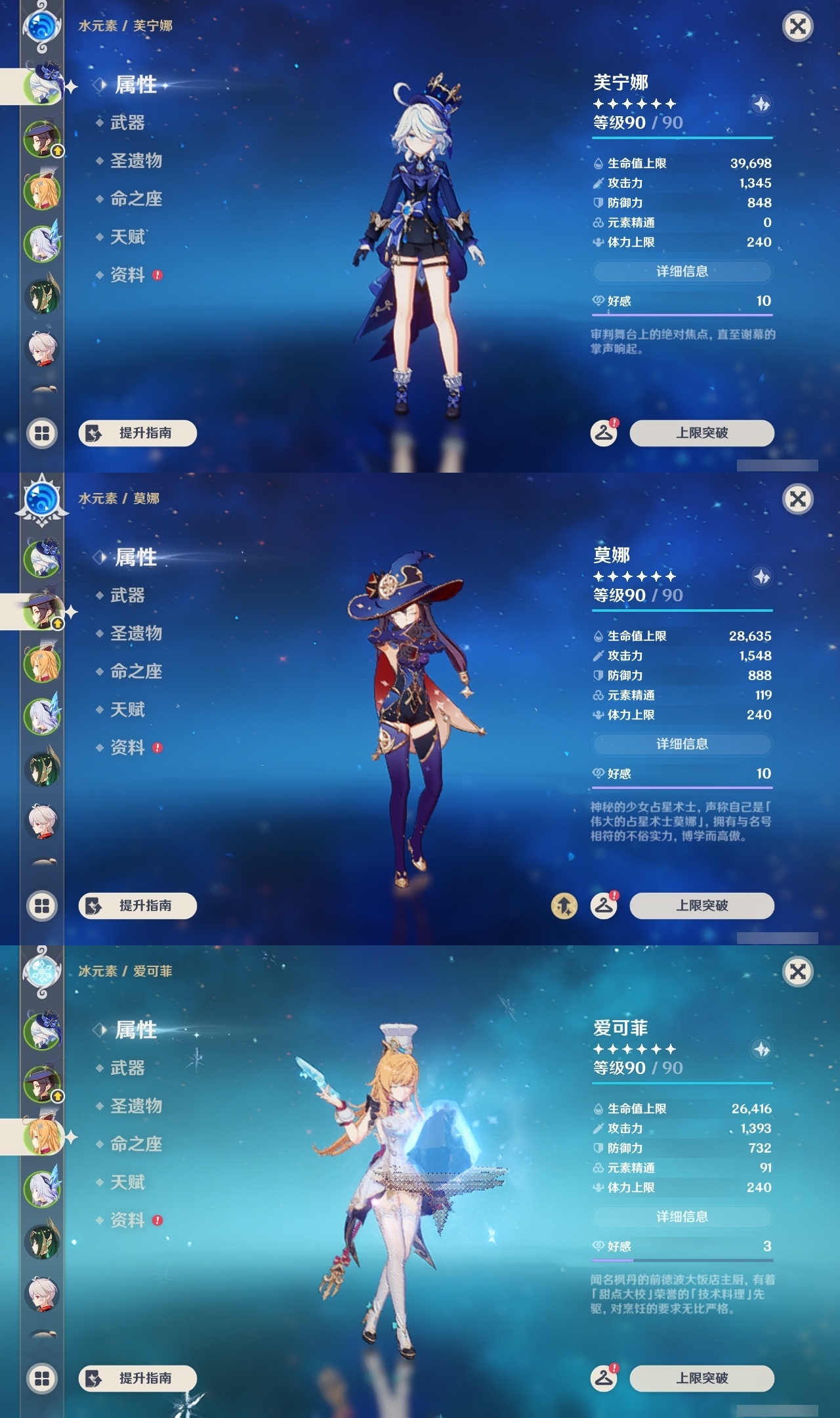
Task: Expand the 天赋 section
Action: point(127,238)
